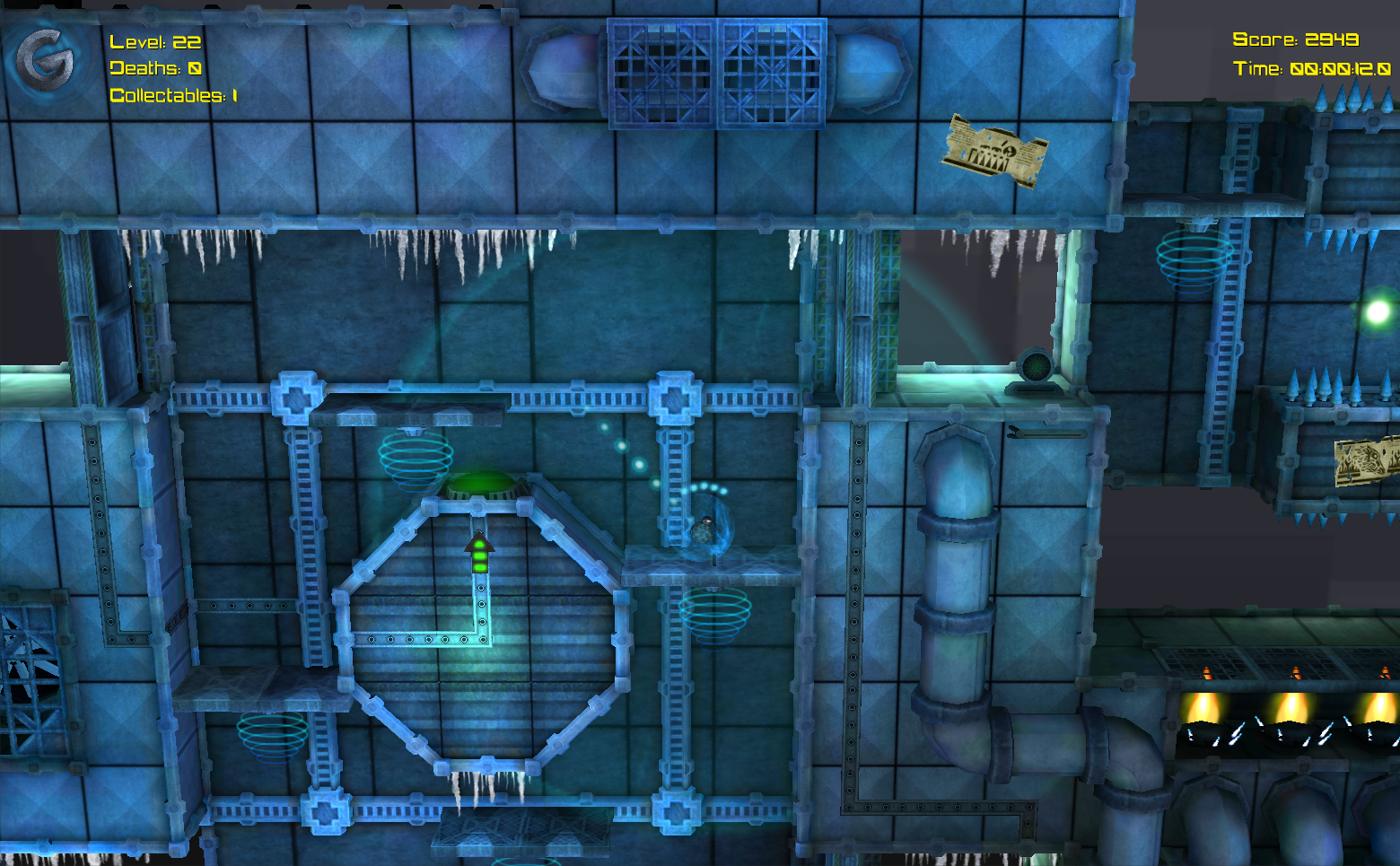This screenshot has width=1400, height=866.
Task: Click the Deaths: 0 counter
Action: pyautogui.click(x=154, y=67)
